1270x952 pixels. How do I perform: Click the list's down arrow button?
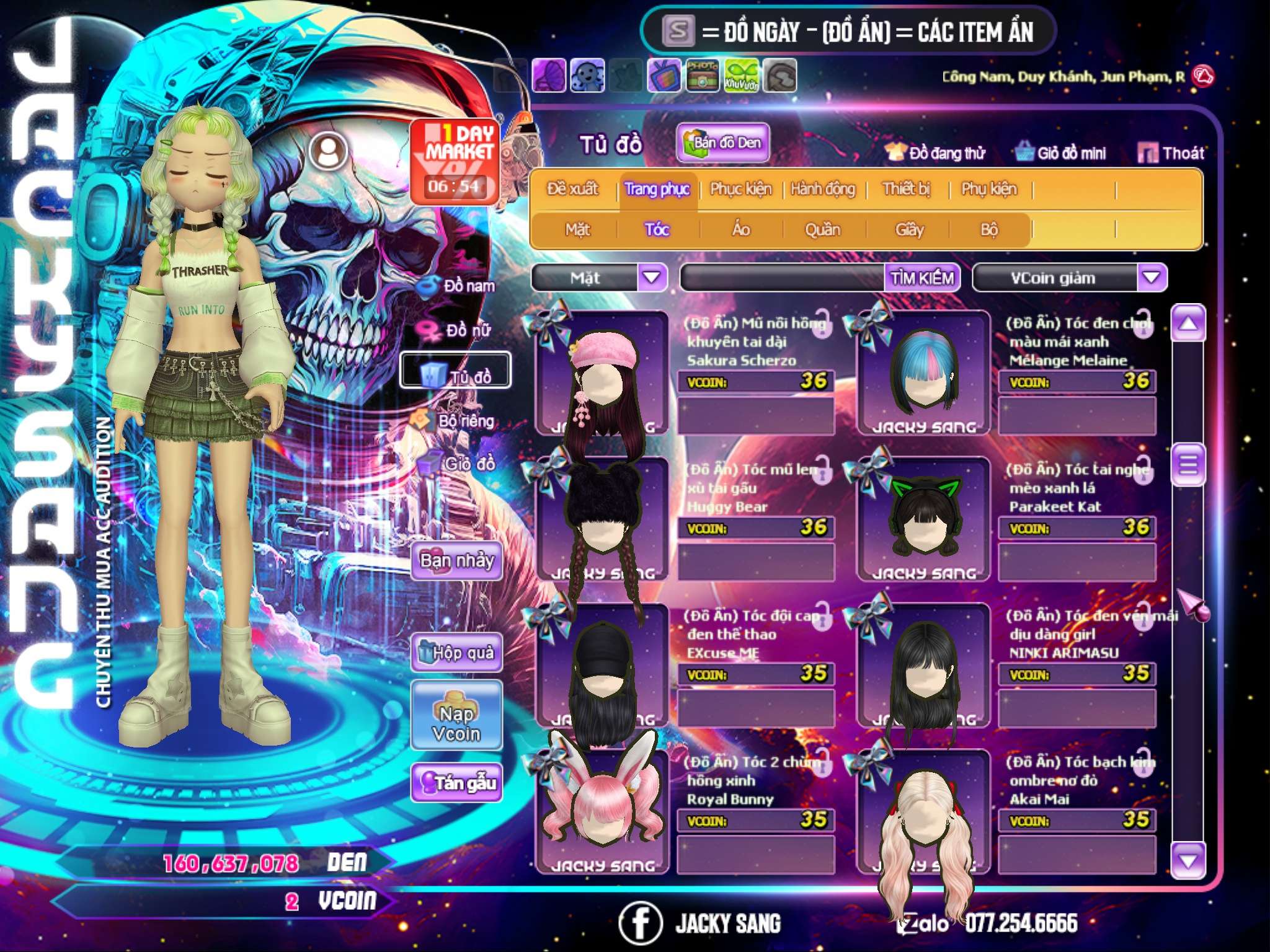tap(1188, 860)
